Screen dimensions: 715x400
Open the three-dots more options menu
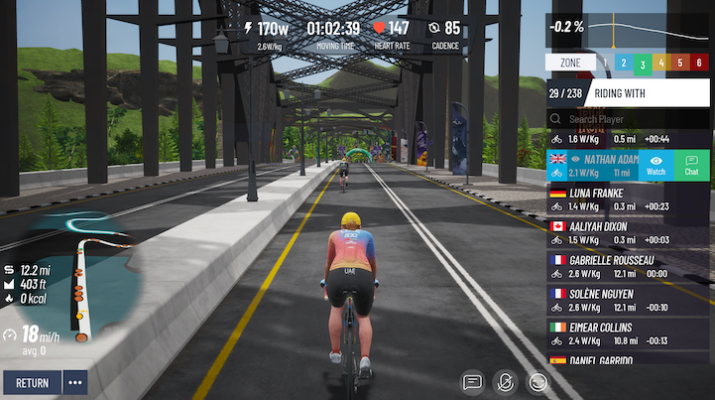tap(75, 382)
